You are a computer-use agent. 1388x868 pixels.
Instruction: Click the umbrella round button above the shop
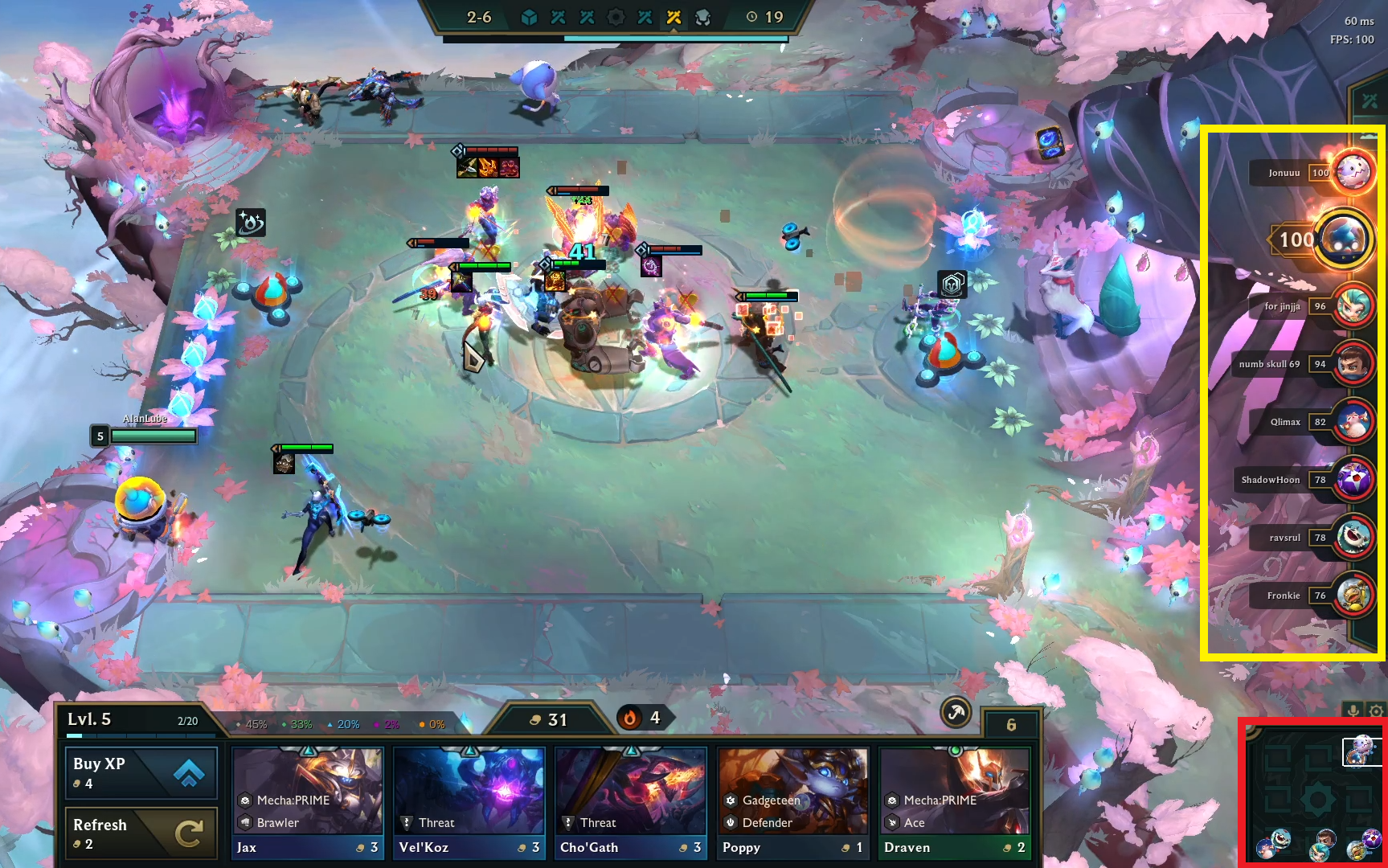coord(956,712)
